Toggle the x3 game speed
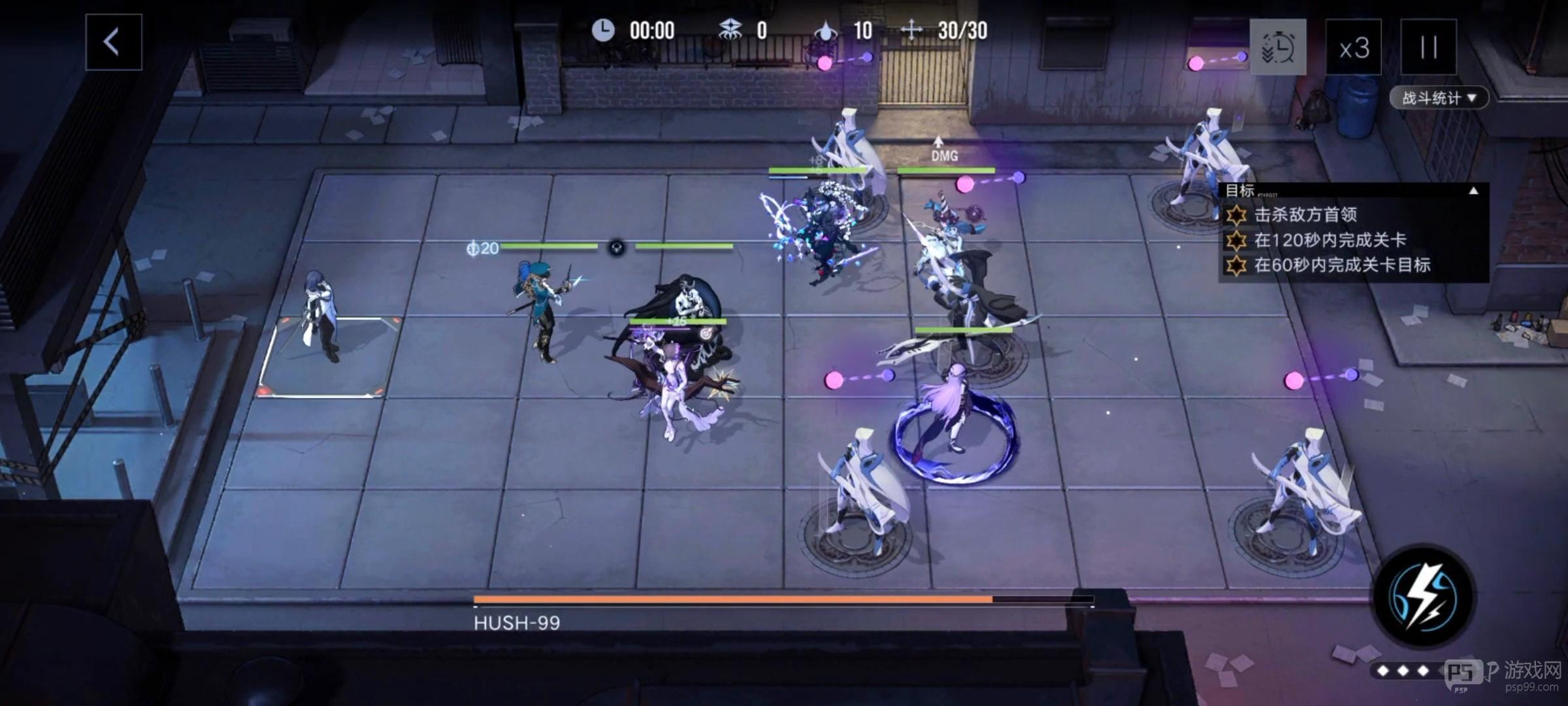1568x706 pixels. point(1356,48)
